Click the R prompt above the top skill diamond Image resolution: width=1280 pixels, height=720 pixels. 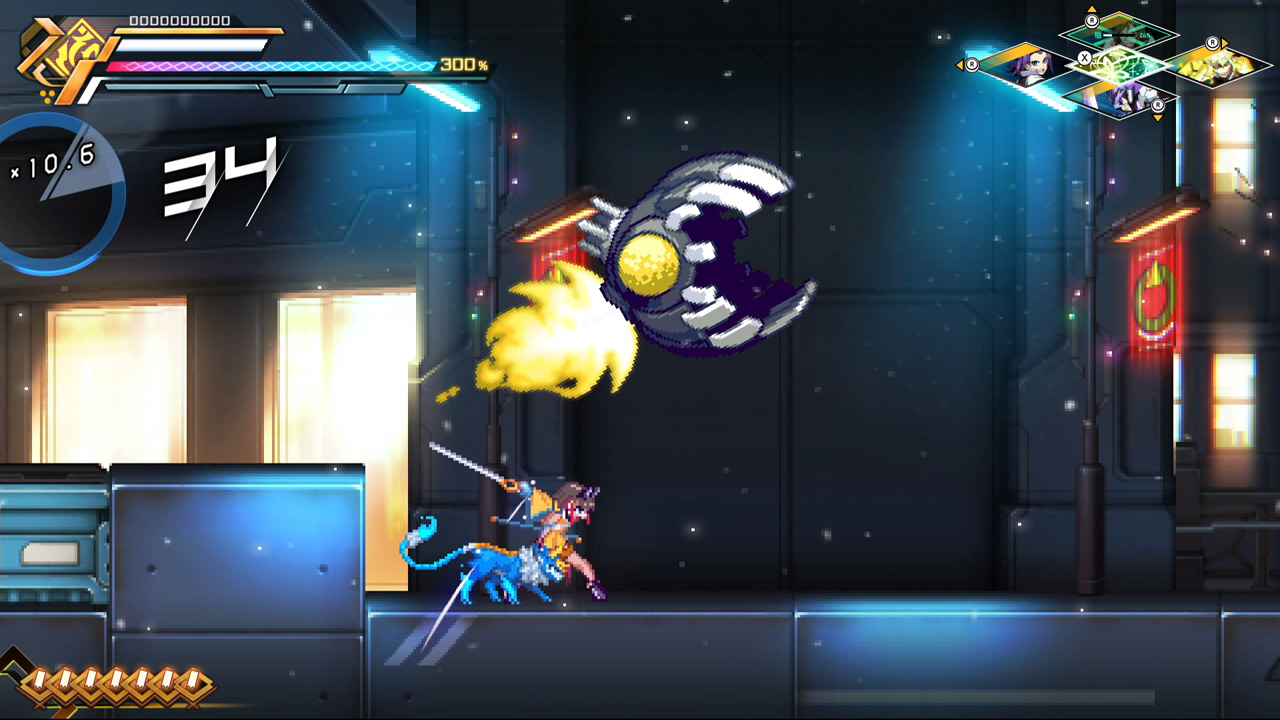[1092, 20]
